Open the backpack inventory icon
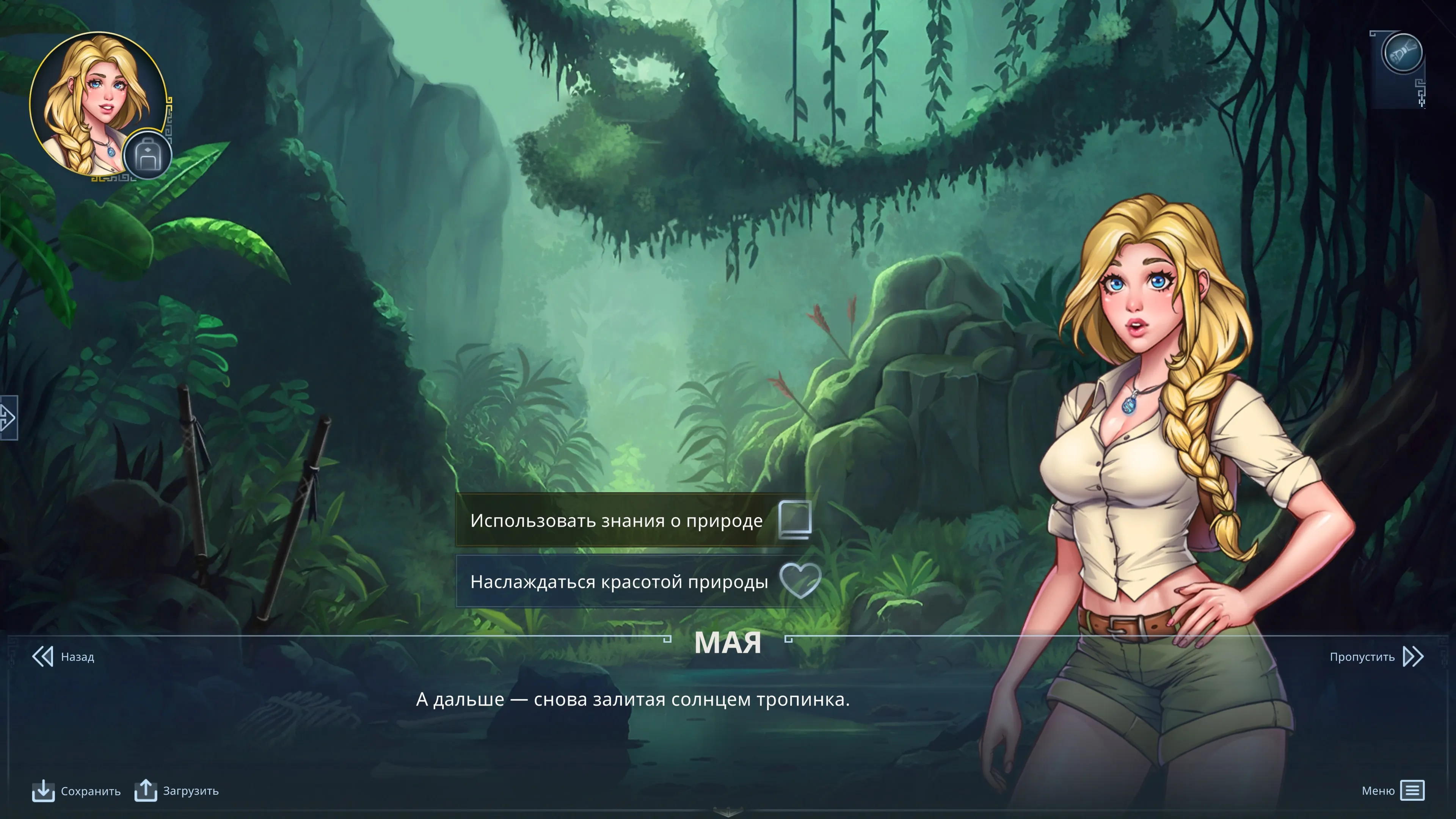The width and height of the screenshot is (1456, 819). point(147,156)
